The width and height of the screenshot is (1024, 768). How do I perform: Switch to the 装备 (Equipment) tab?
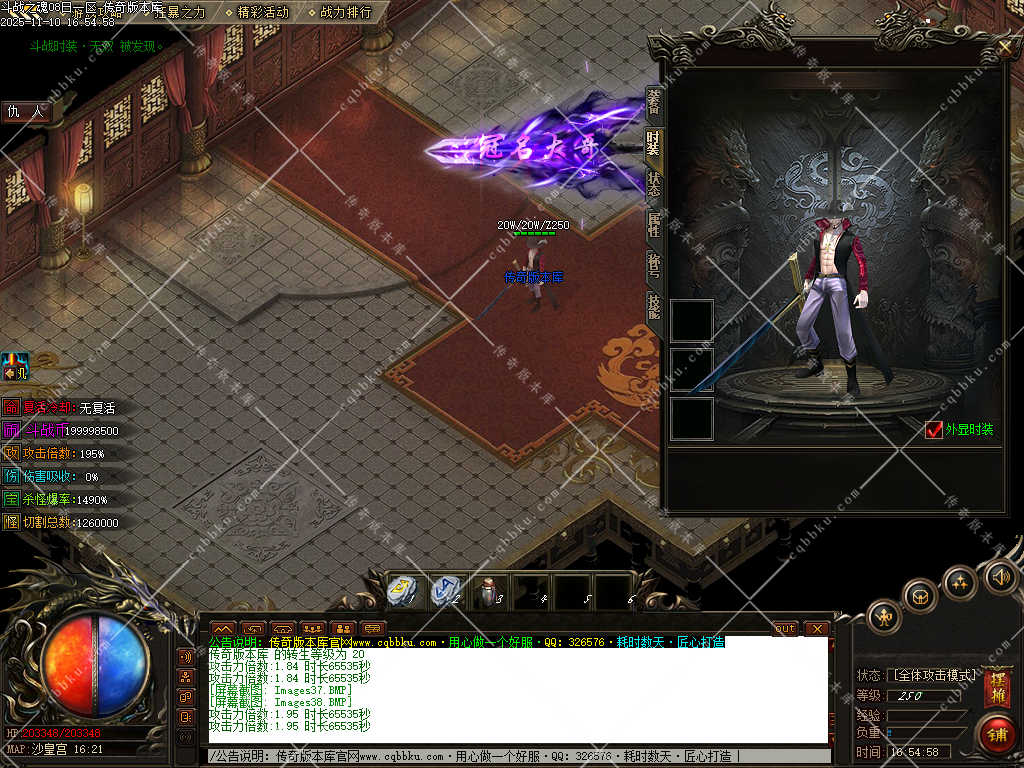(x=654, y=104)
